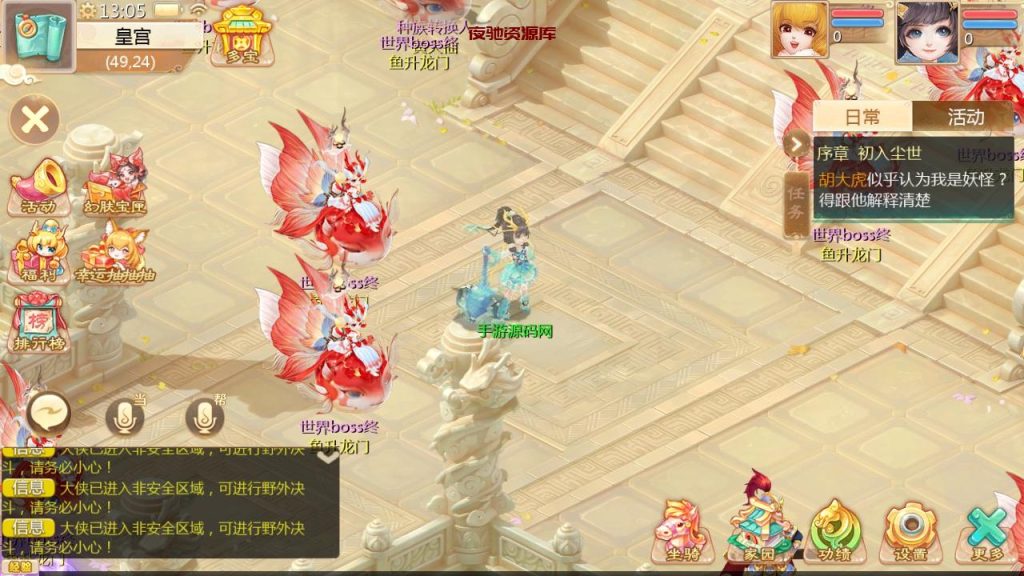The width and height of the screenshot is (1024, 576).
Task: Open the 坐骑 mount menu
Action: pos(681,530)
